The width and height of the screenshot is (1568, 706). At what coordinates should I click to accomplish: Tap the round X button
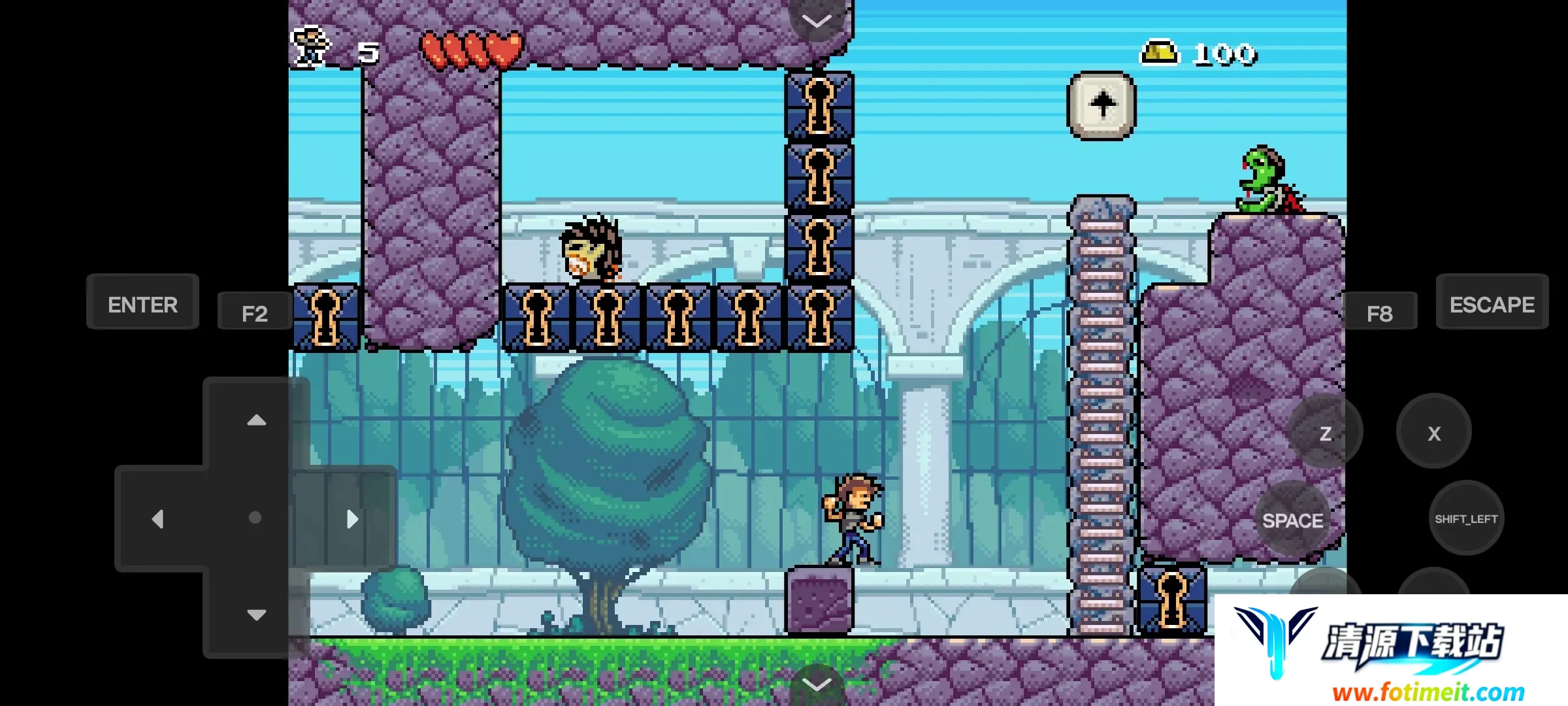[x=1434, y=432]
